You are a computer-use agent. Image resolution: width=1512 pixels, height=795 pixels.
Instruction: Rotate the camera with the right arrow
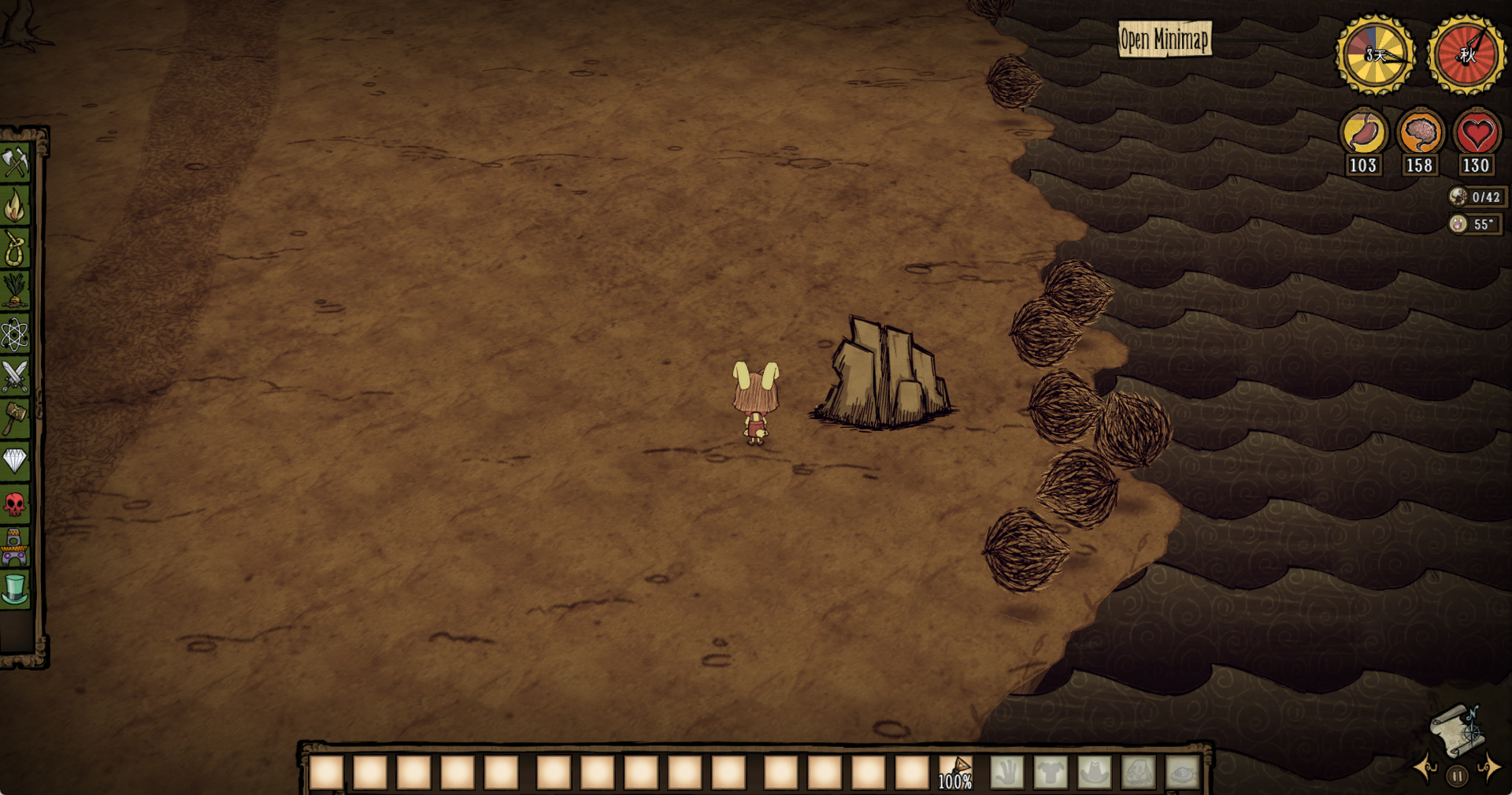pos(1488,767)
